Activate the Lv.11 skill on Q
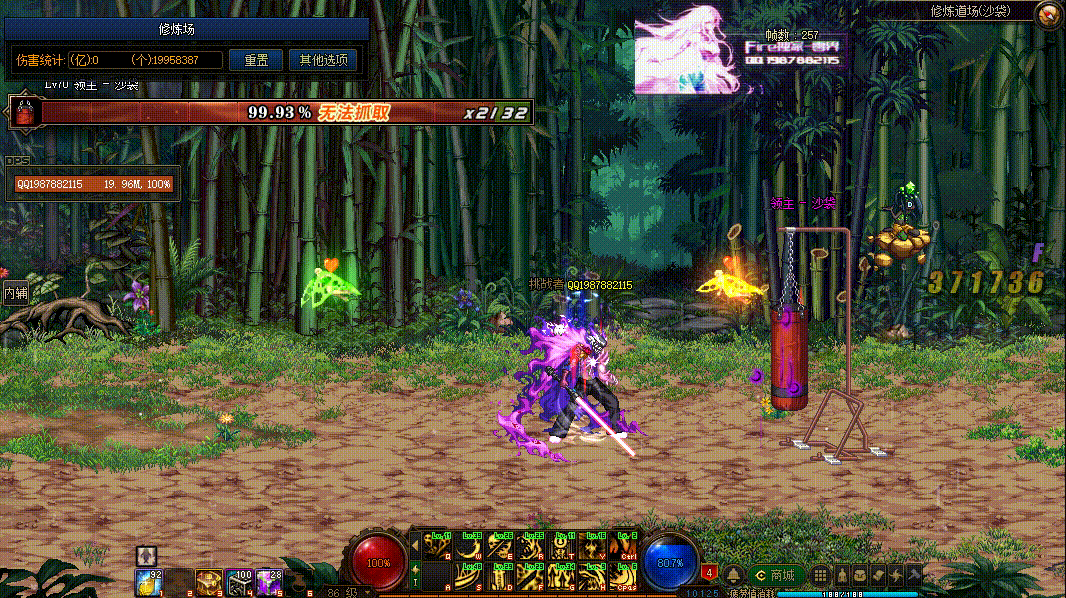 (438, 546)
